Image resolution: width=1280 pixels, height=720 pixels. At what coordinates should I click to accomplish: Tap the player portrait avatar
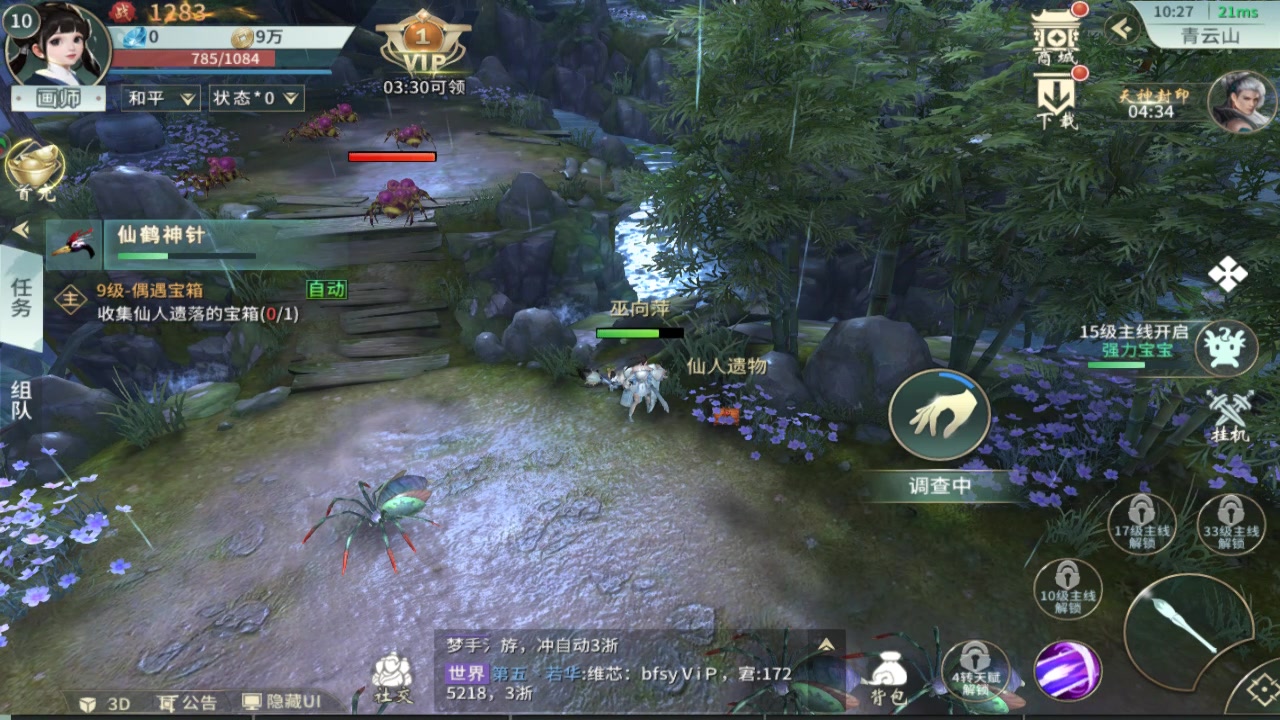(x=57, y=46)
